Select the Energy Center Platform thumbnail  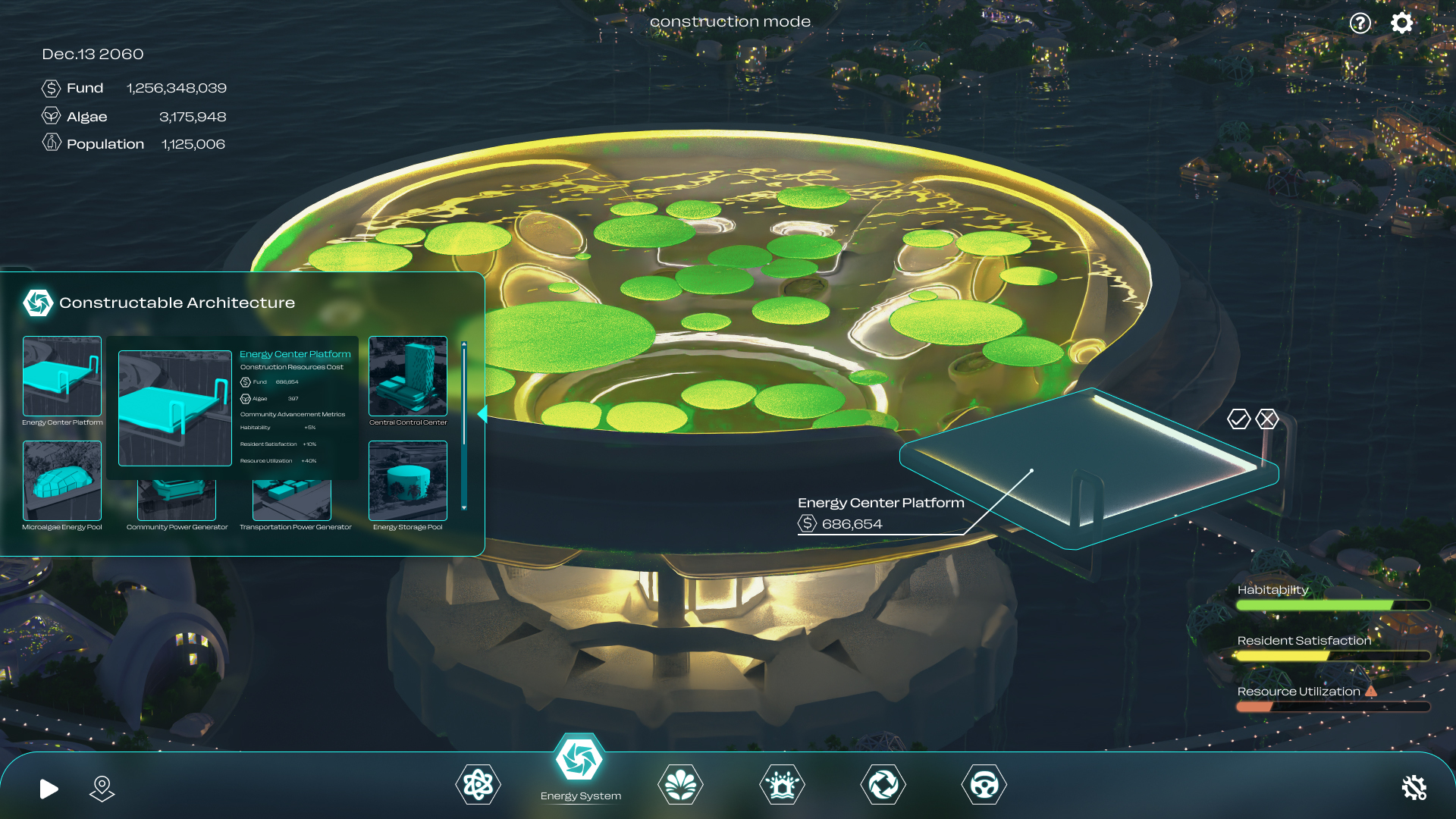coord(62,376)
